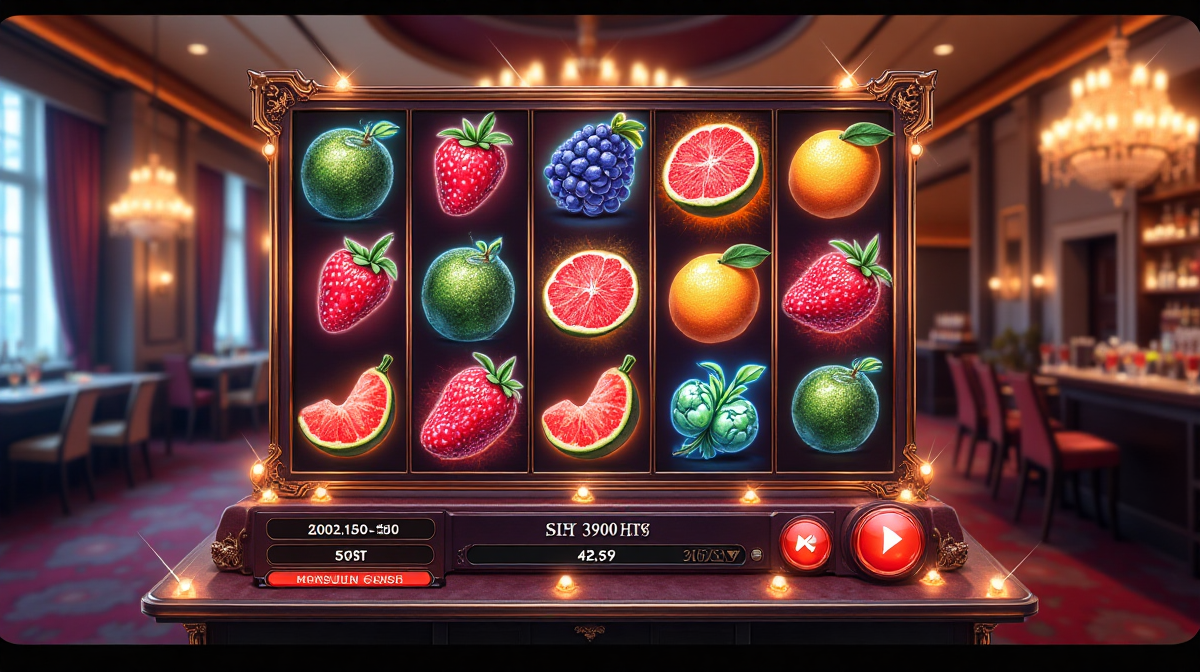Image resolution: width=1200 pixels, height=672 pixels.
Task: Open the dropdown arrow on the 42.59 bar
Action: point(736,554)
